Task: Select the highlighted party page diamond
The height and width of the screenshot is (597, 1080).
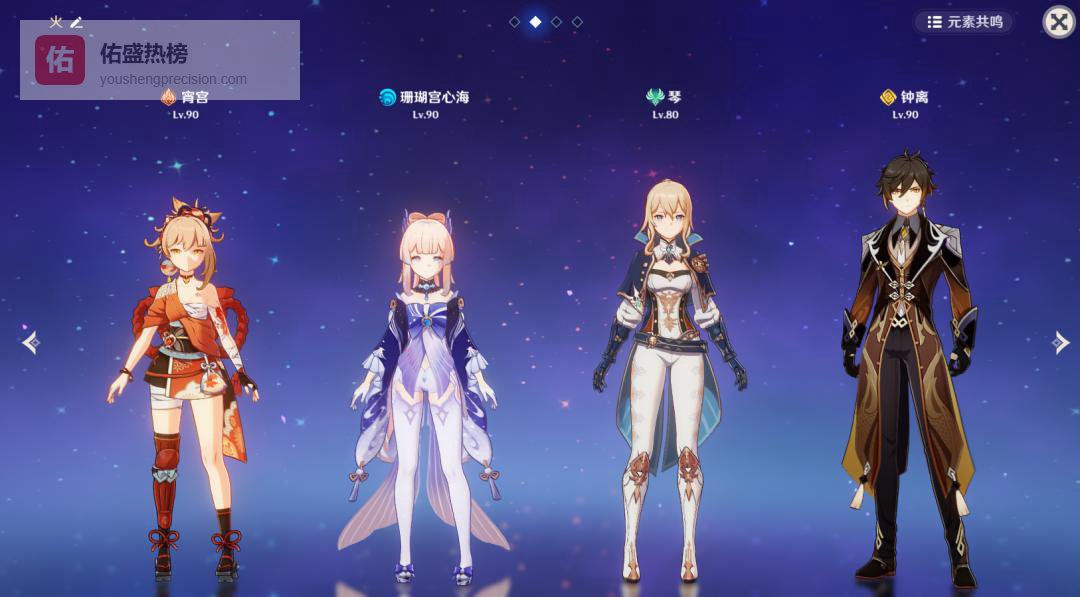Action: 535,21
